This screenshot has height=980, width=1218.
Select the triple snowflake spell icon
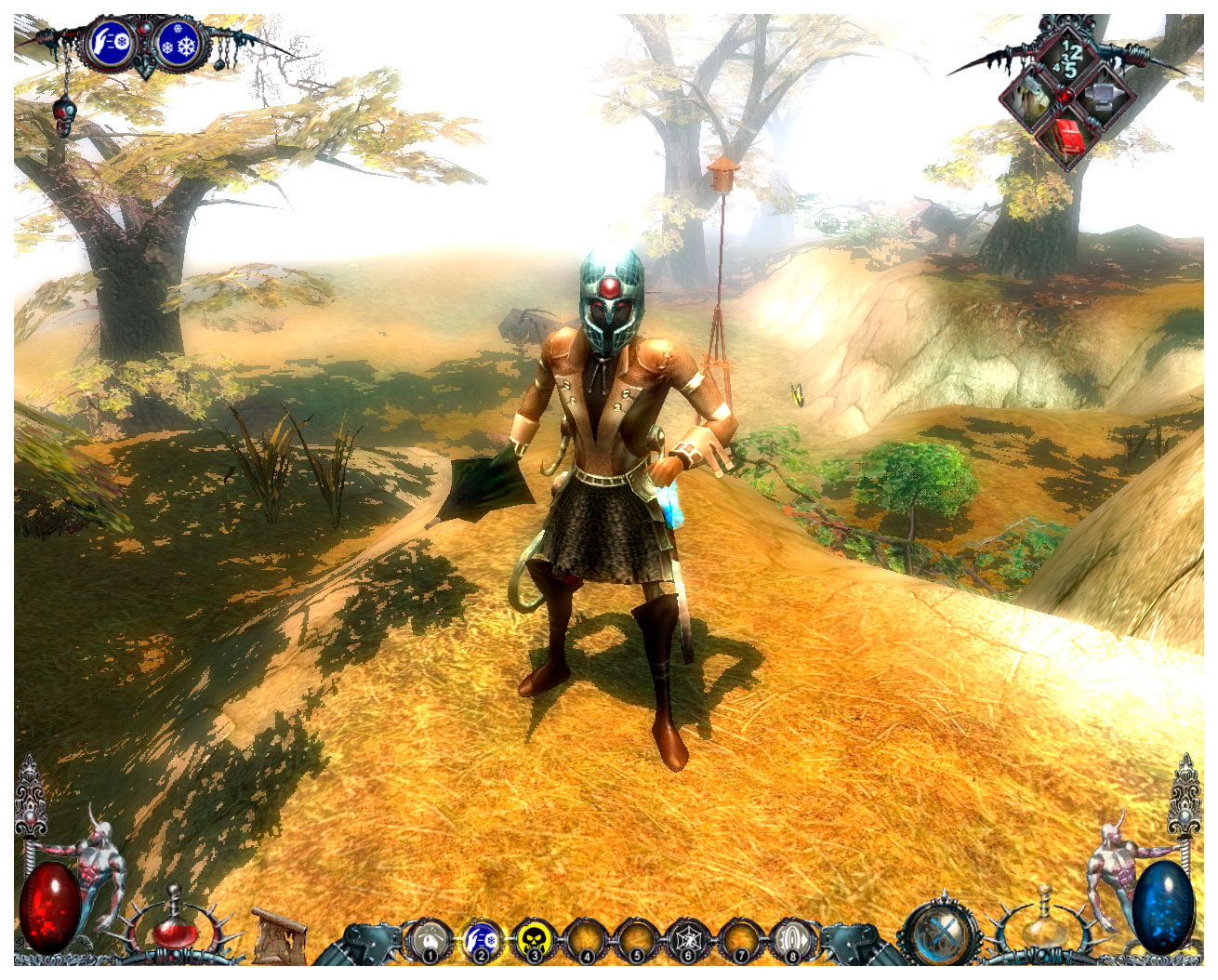tap(179, 44)
